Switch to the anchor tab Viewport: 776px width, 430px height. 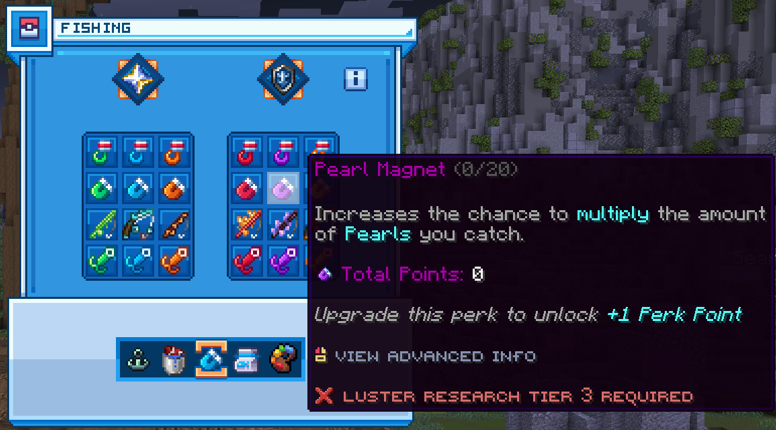point(139,358)
